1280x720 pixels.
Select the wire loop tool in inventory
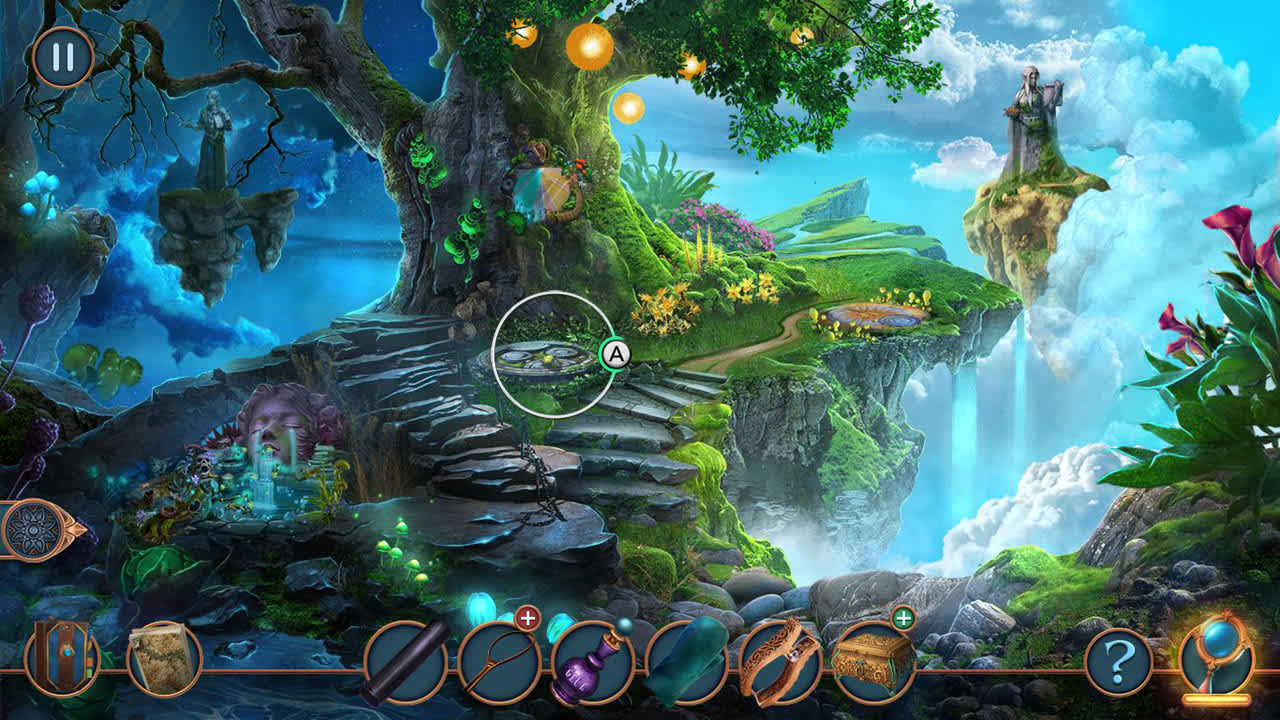coord(497,660)
